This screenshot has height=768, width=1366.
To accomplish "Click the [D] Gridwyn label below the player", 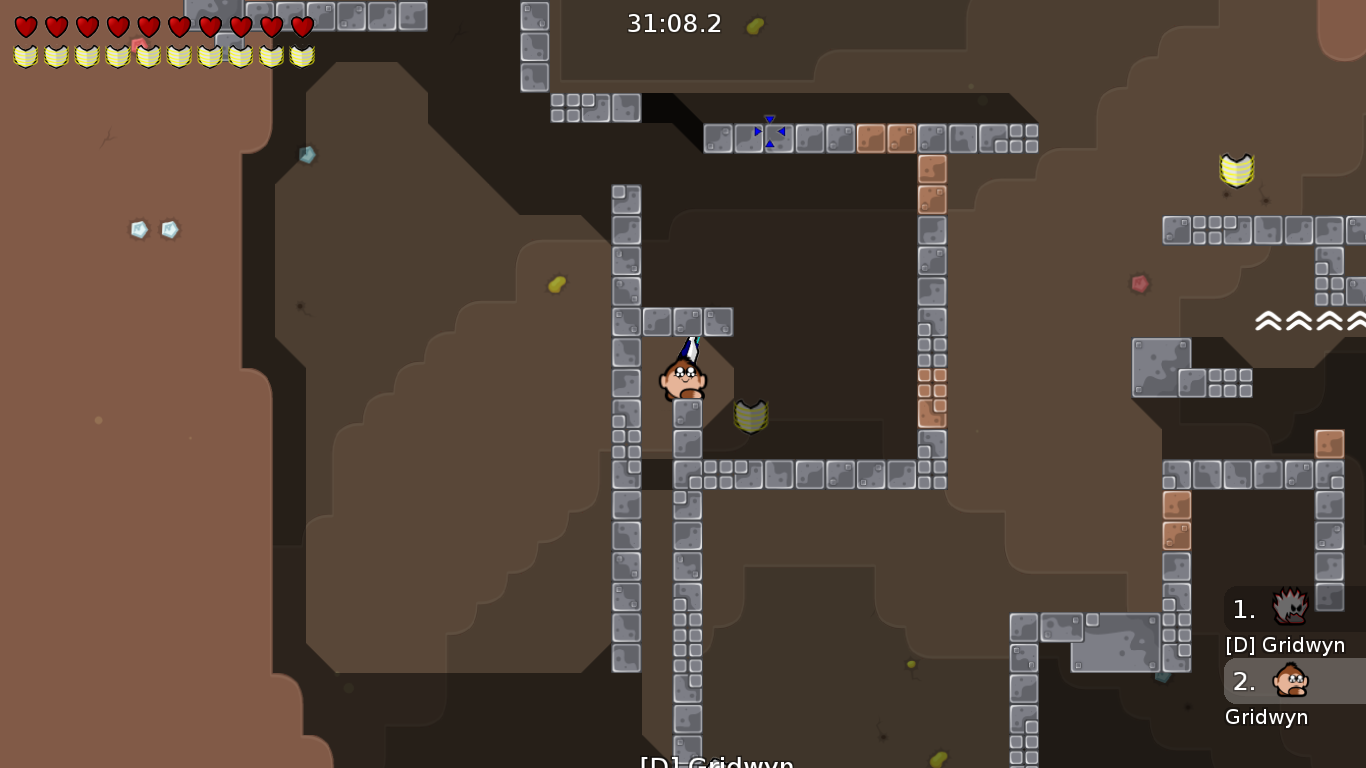I will point(716,761).
